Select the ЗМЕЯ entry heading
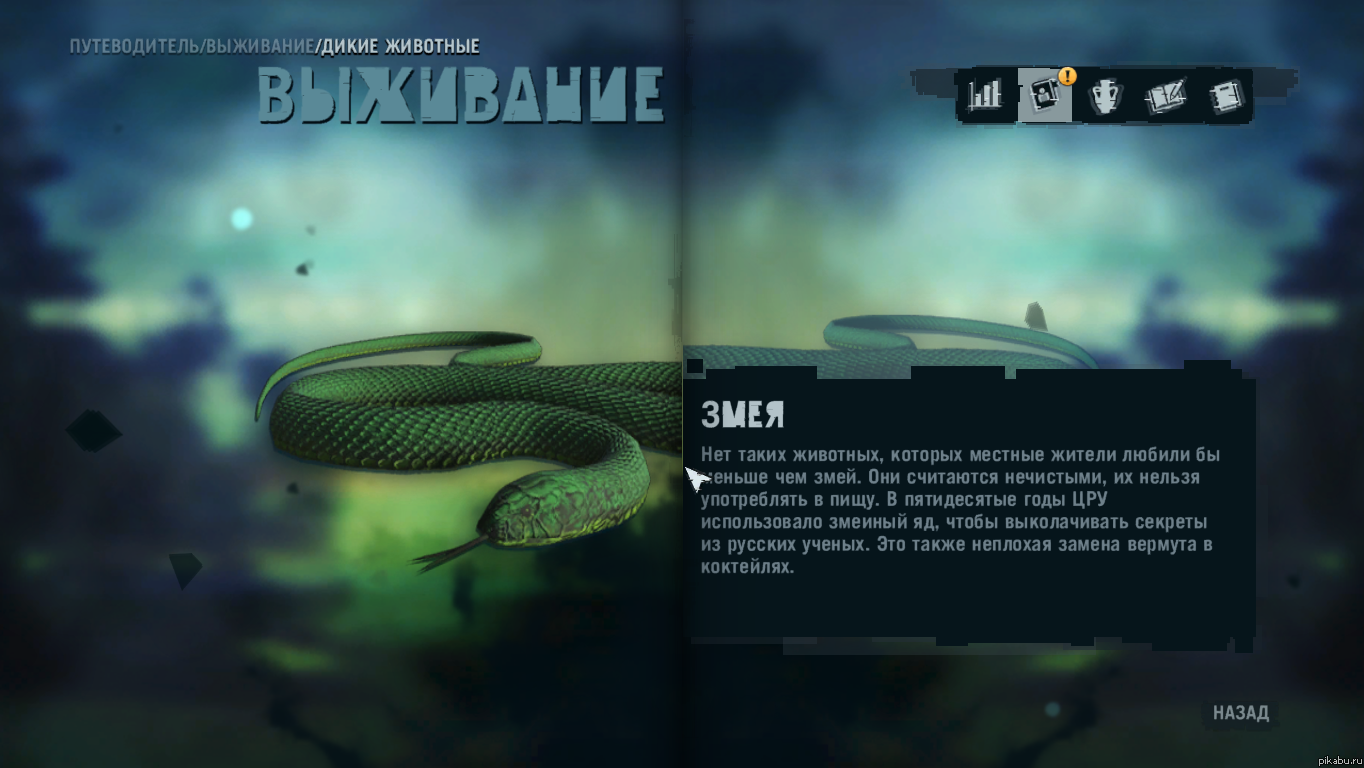Viewport: 1364px width, 768px height. pos(744,413)
